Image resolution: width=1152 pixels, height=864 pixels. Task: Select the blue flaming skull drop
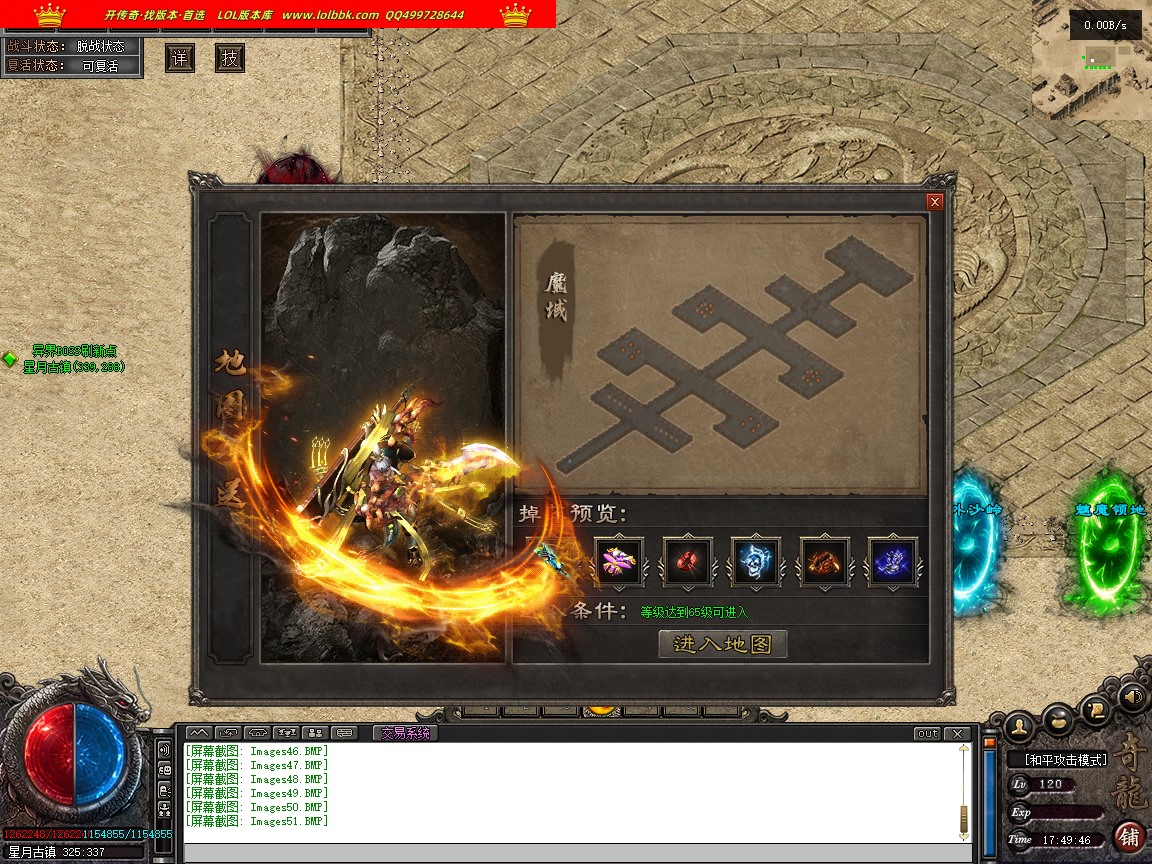(x=756, y=562)
